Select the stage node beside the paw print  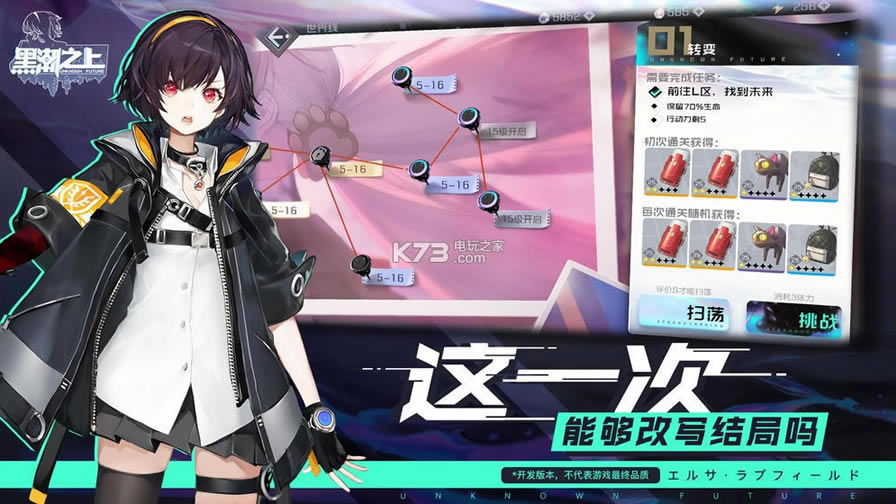coord(320,157)
